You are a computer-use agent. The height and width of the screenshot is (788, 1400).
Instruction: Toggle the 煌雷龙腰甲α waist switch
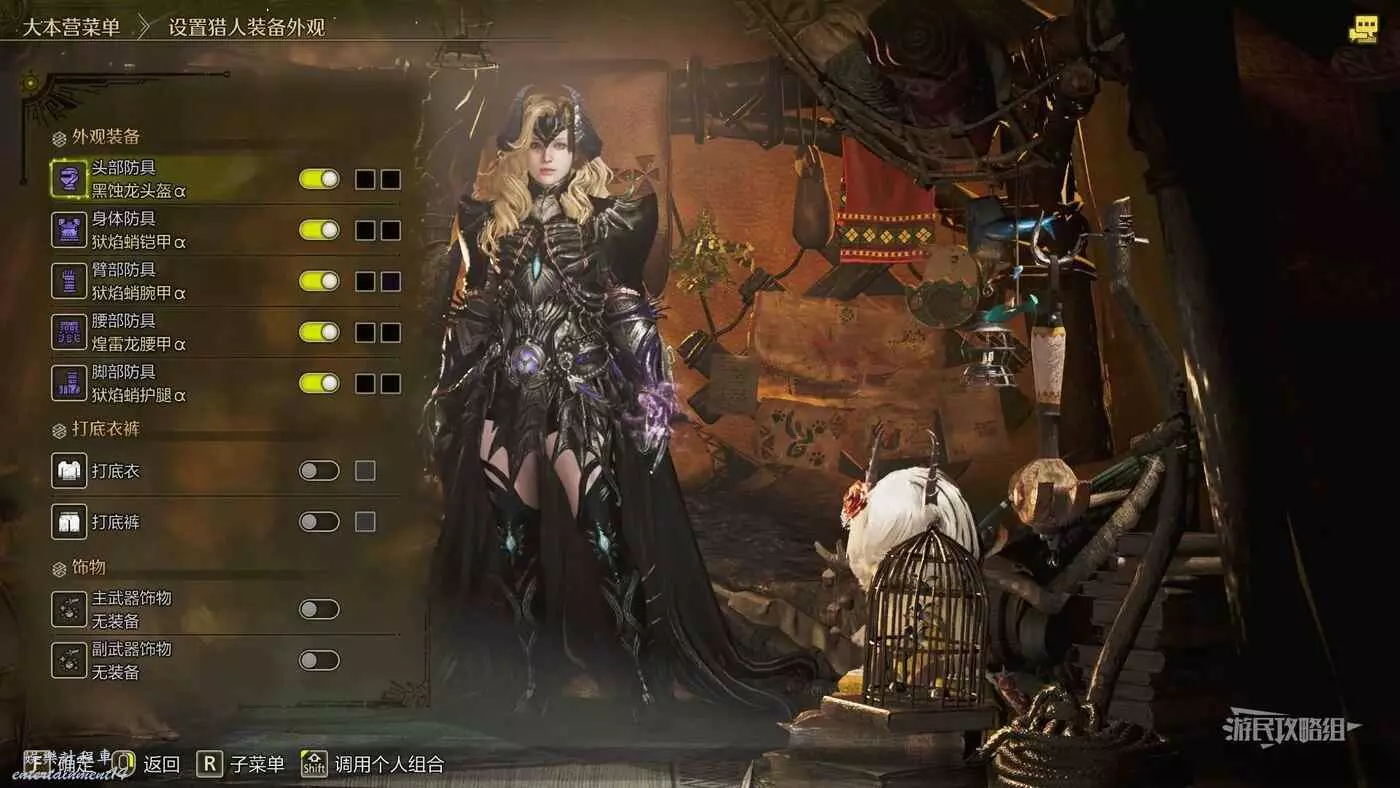click(x=319, y=332)
